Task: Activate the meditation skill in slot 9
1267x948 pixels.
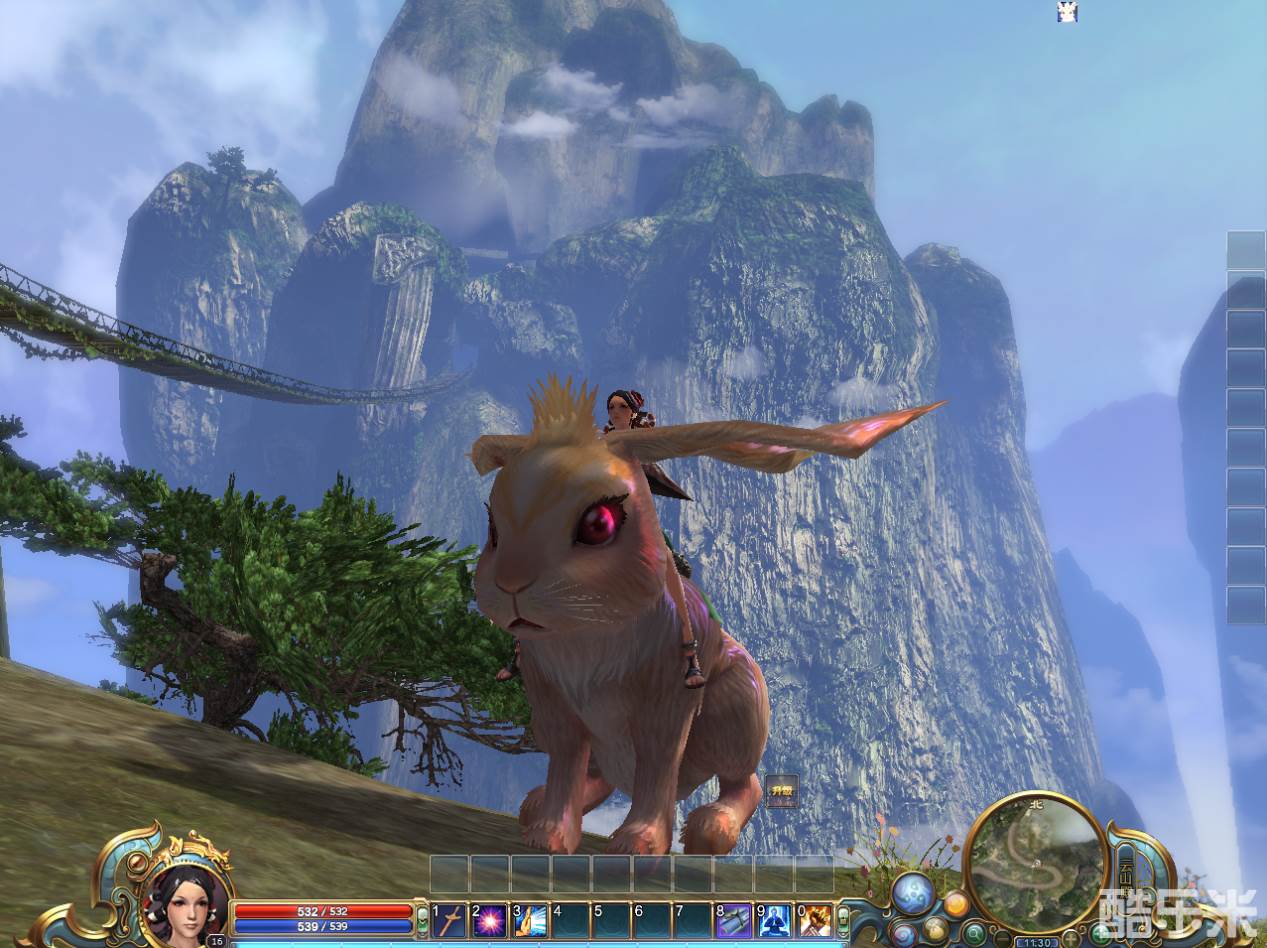Action: [x=774, y=920]
